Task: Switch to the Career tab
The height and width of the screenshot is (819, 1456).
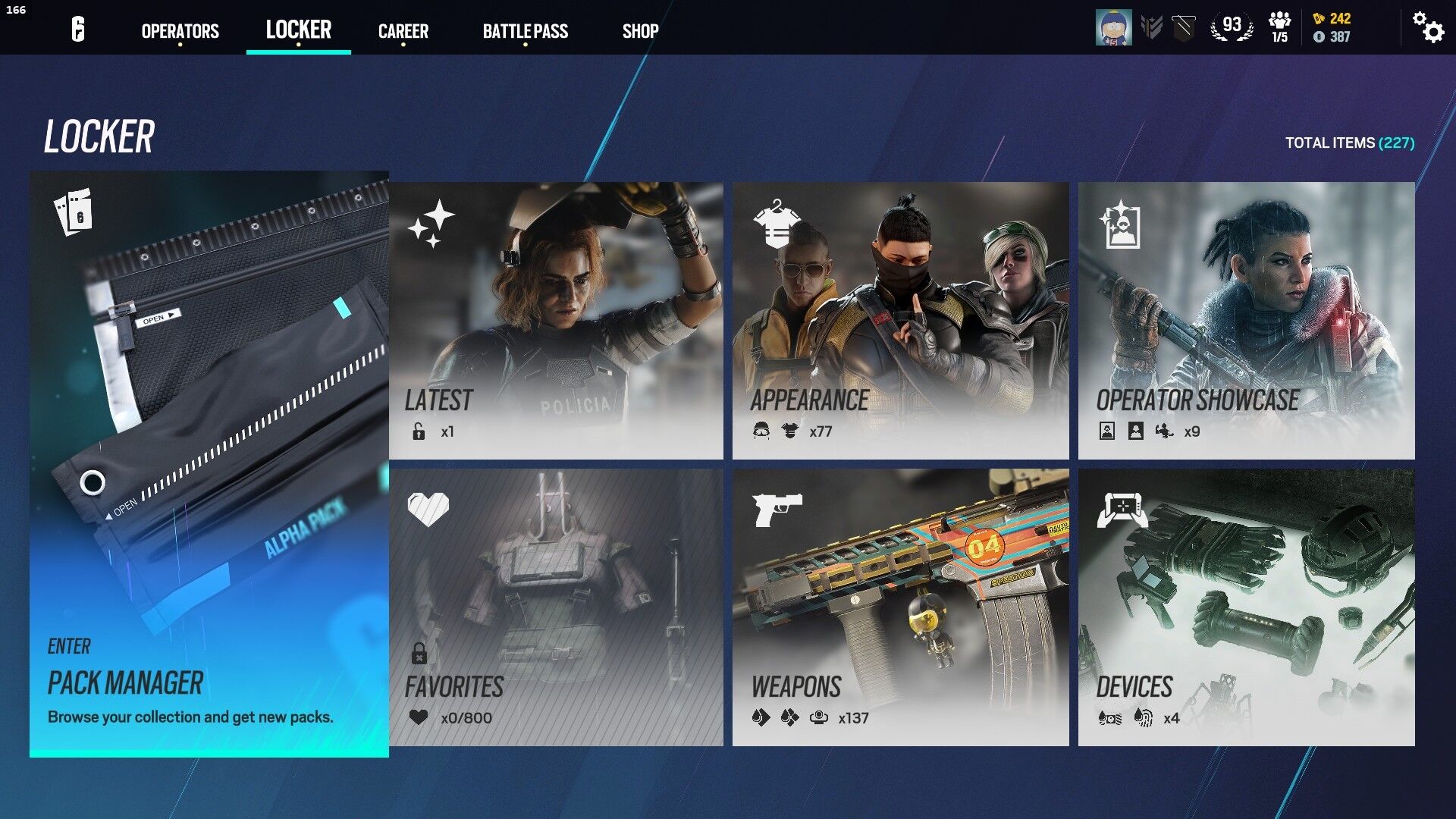Action: (x=403, y=31)
